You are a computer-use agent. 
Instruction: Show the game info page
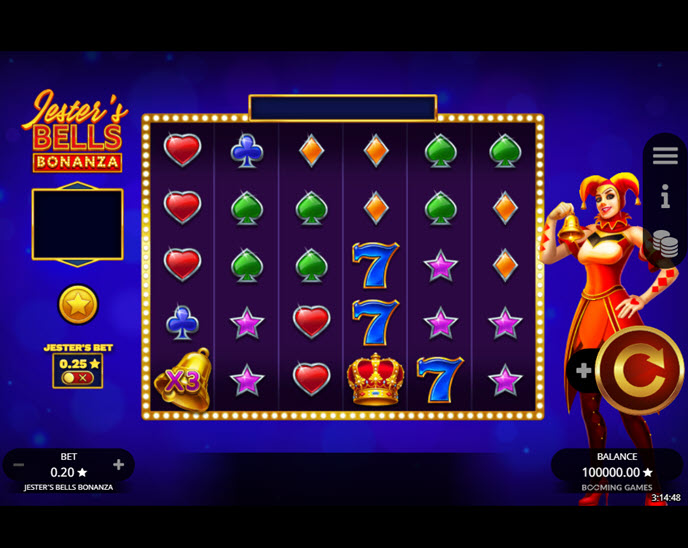click(x=665, y=197)
